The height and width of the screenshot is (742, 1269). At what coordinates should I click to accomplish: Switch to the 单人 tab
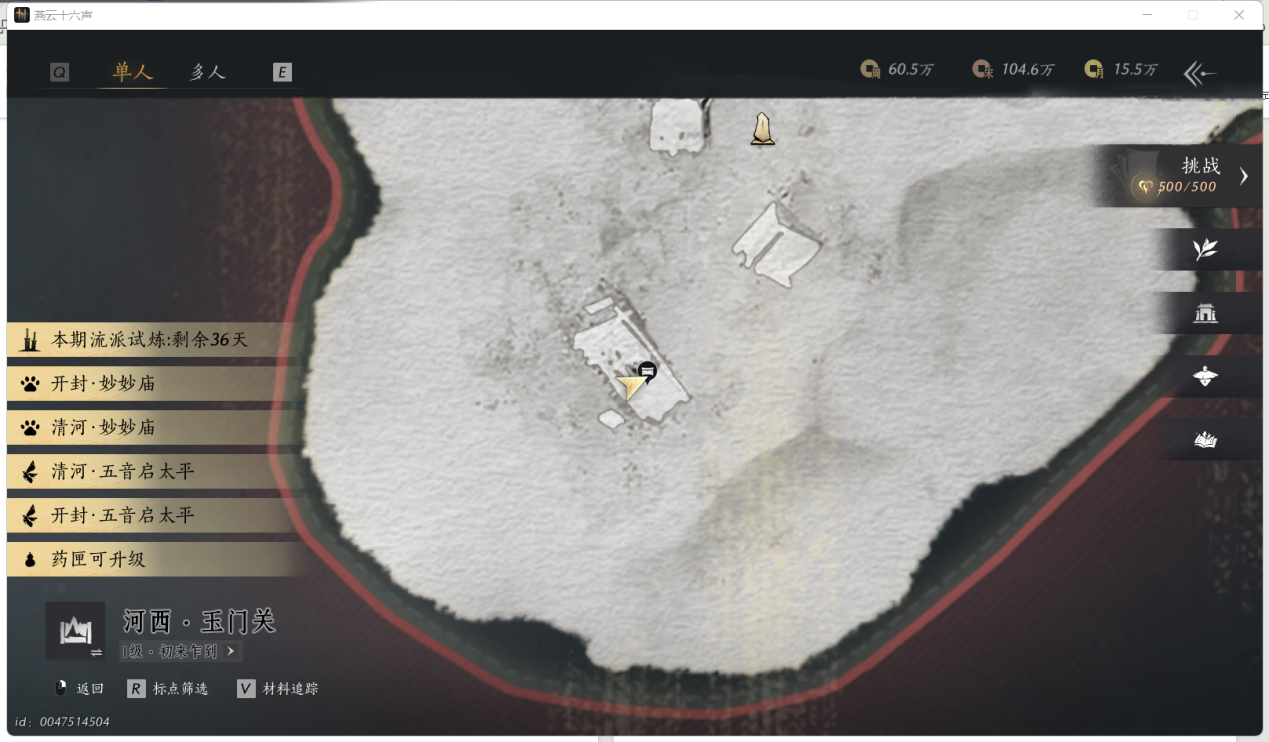132,72
